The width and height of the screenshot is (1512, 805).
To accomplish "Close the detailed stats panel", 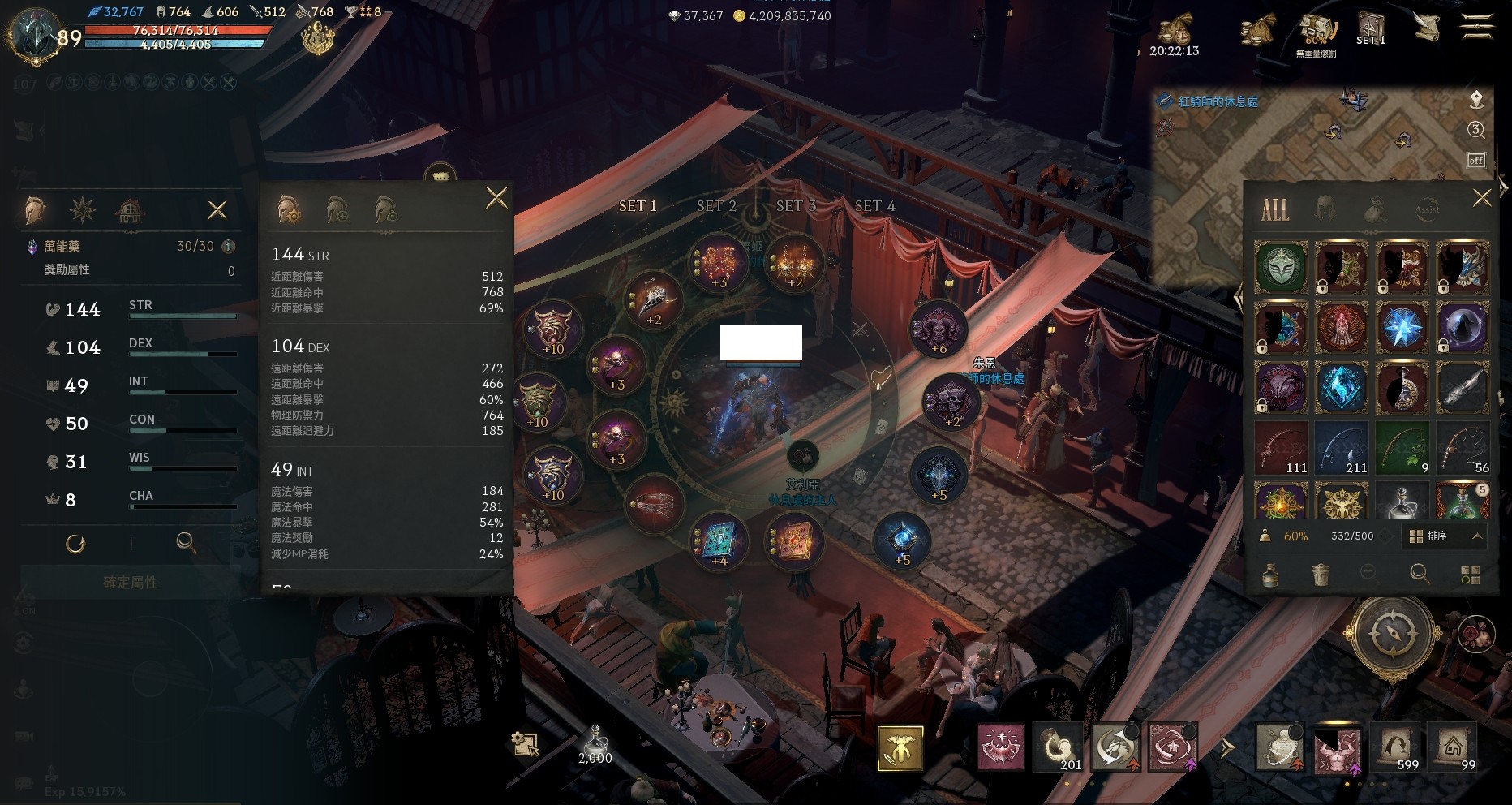I will click(x=496, y=197).
